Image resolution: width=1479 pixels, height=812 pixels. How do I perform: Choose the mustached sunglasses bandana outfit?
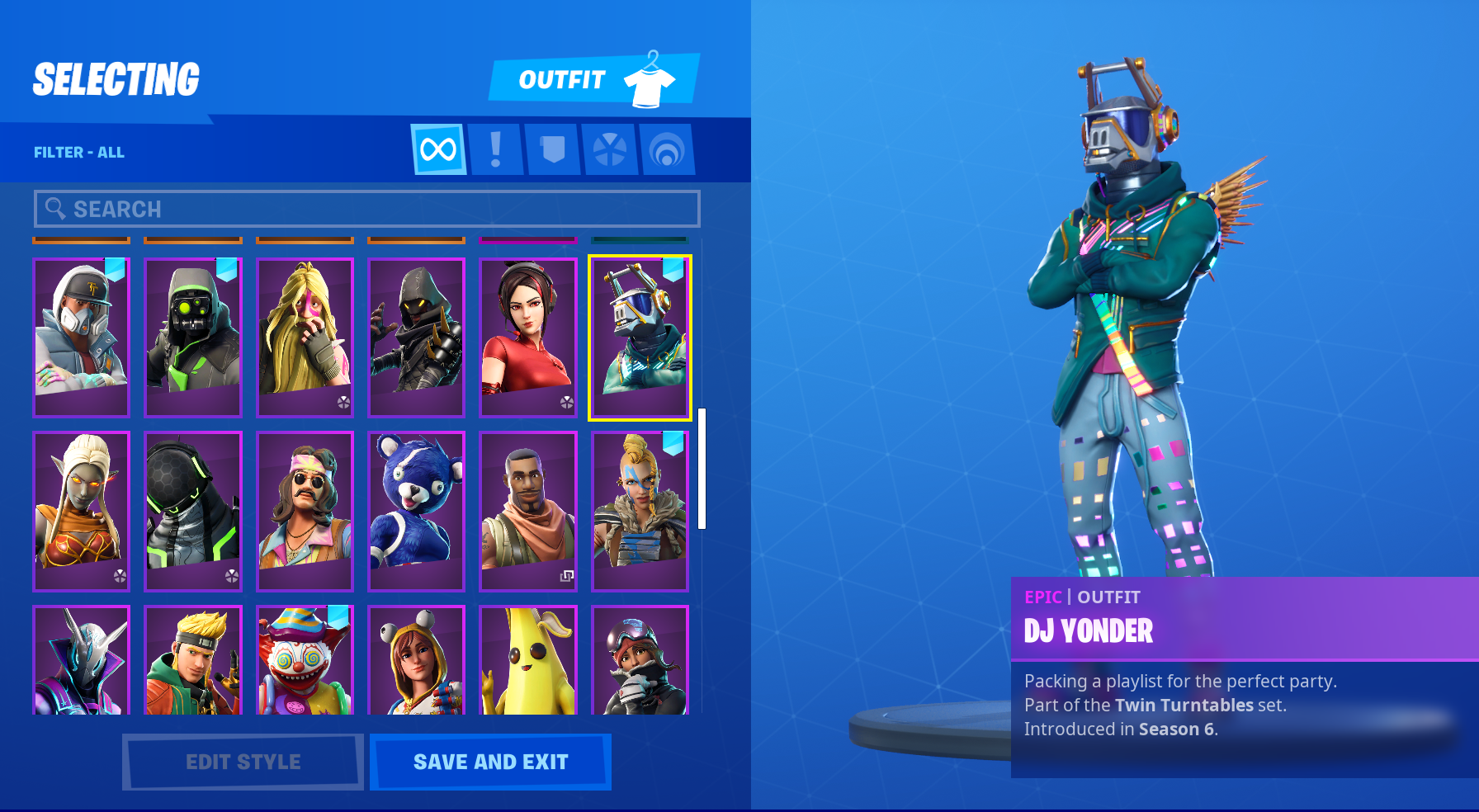305,511
